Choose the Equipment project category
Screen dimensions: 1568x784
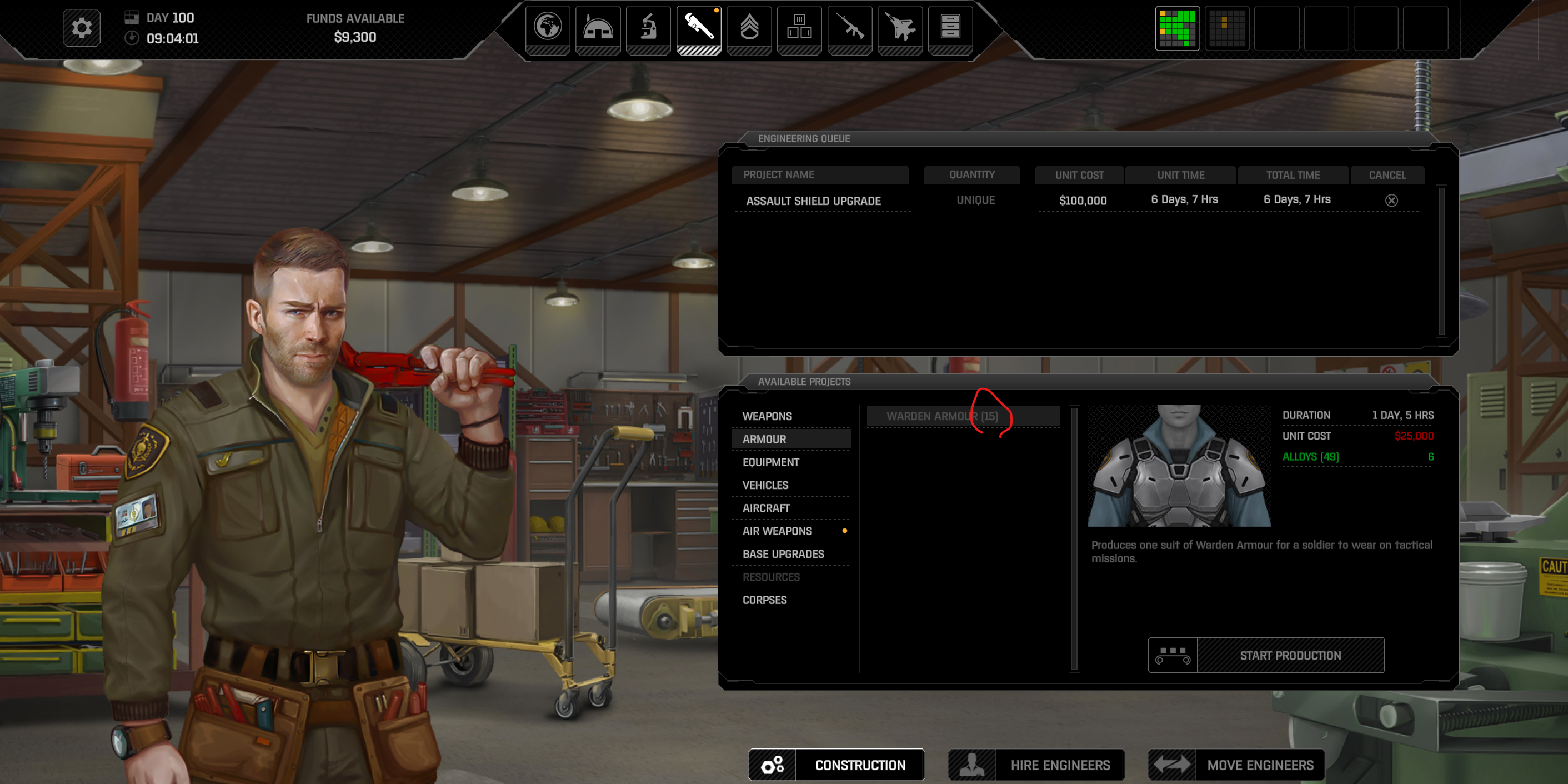pos(770,462)
